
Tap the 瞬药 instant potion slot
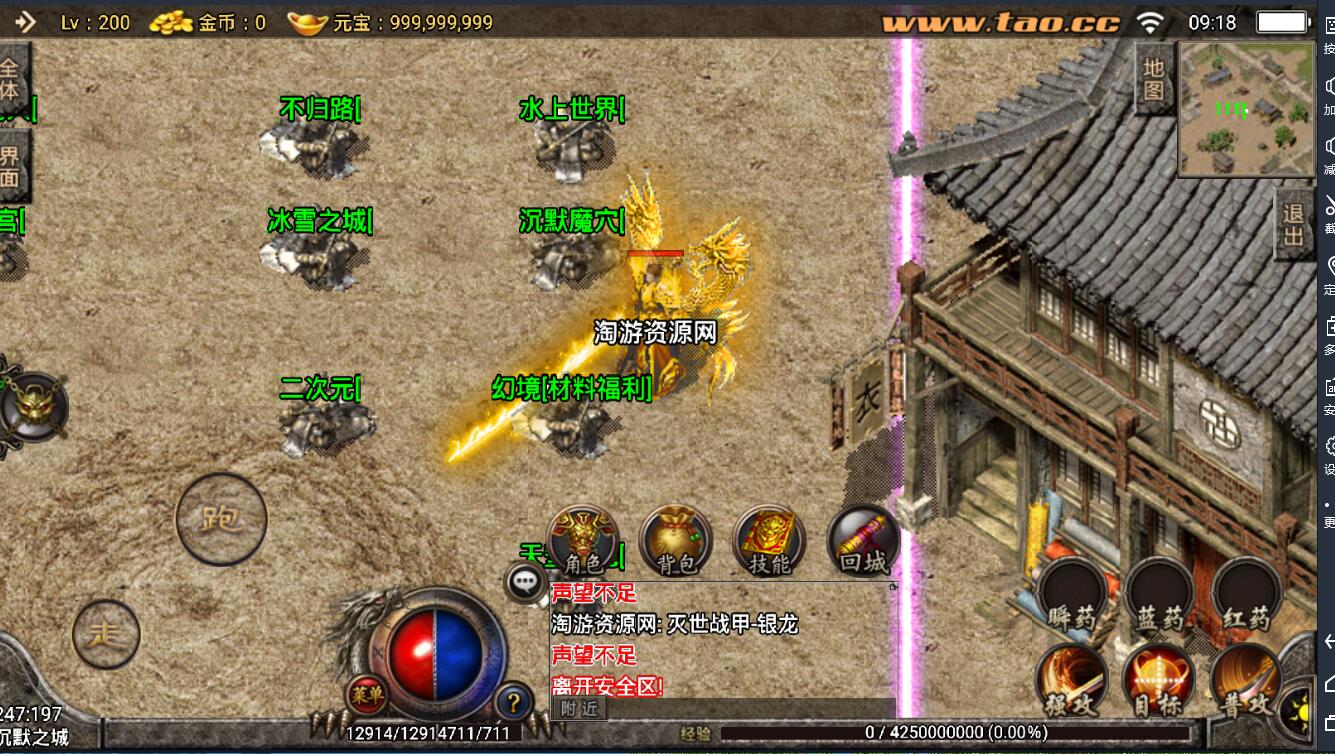pyautogui.click(x=1072, y=594)
